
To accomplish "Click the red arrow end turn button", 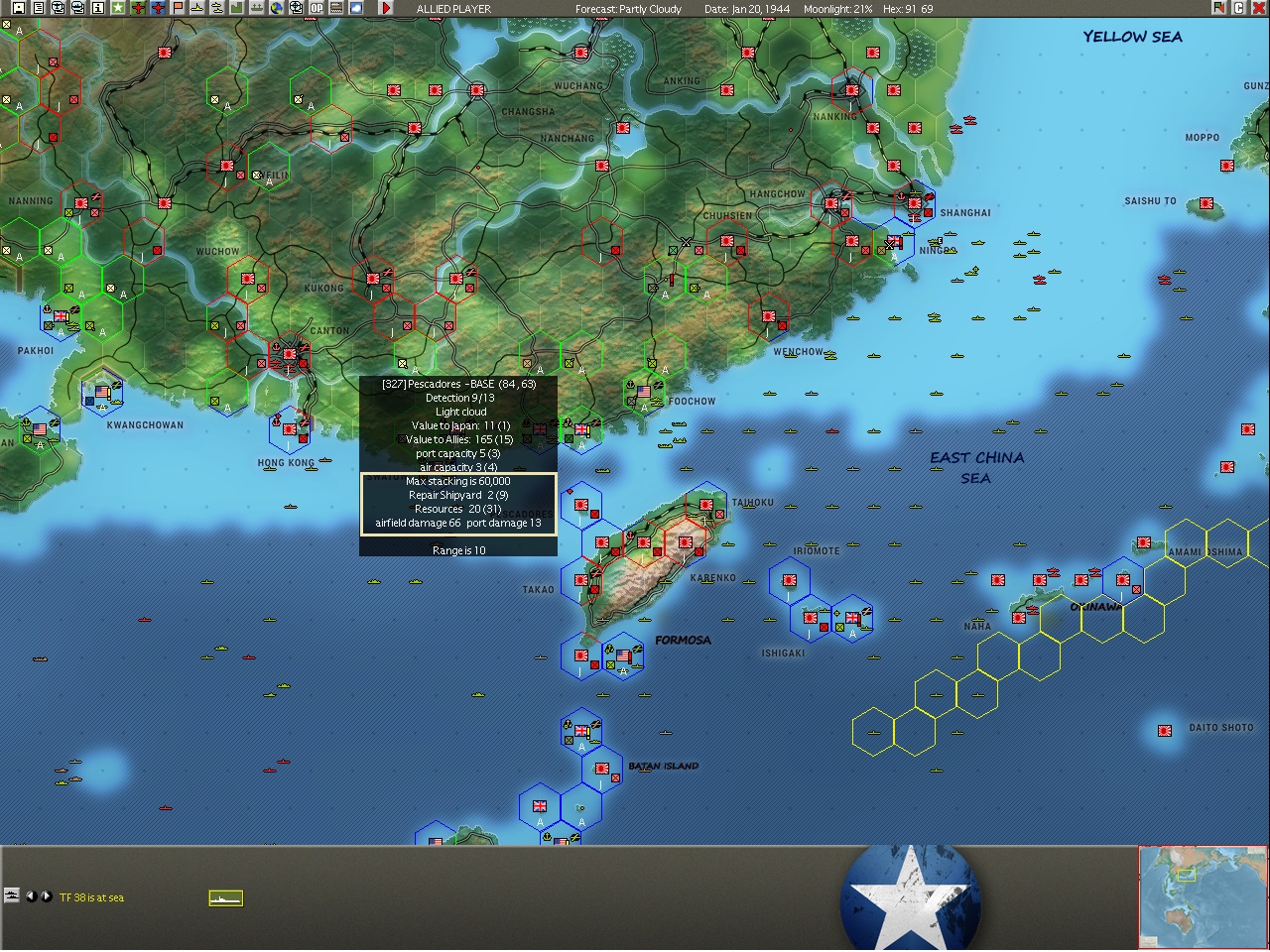I will point(386,8).
